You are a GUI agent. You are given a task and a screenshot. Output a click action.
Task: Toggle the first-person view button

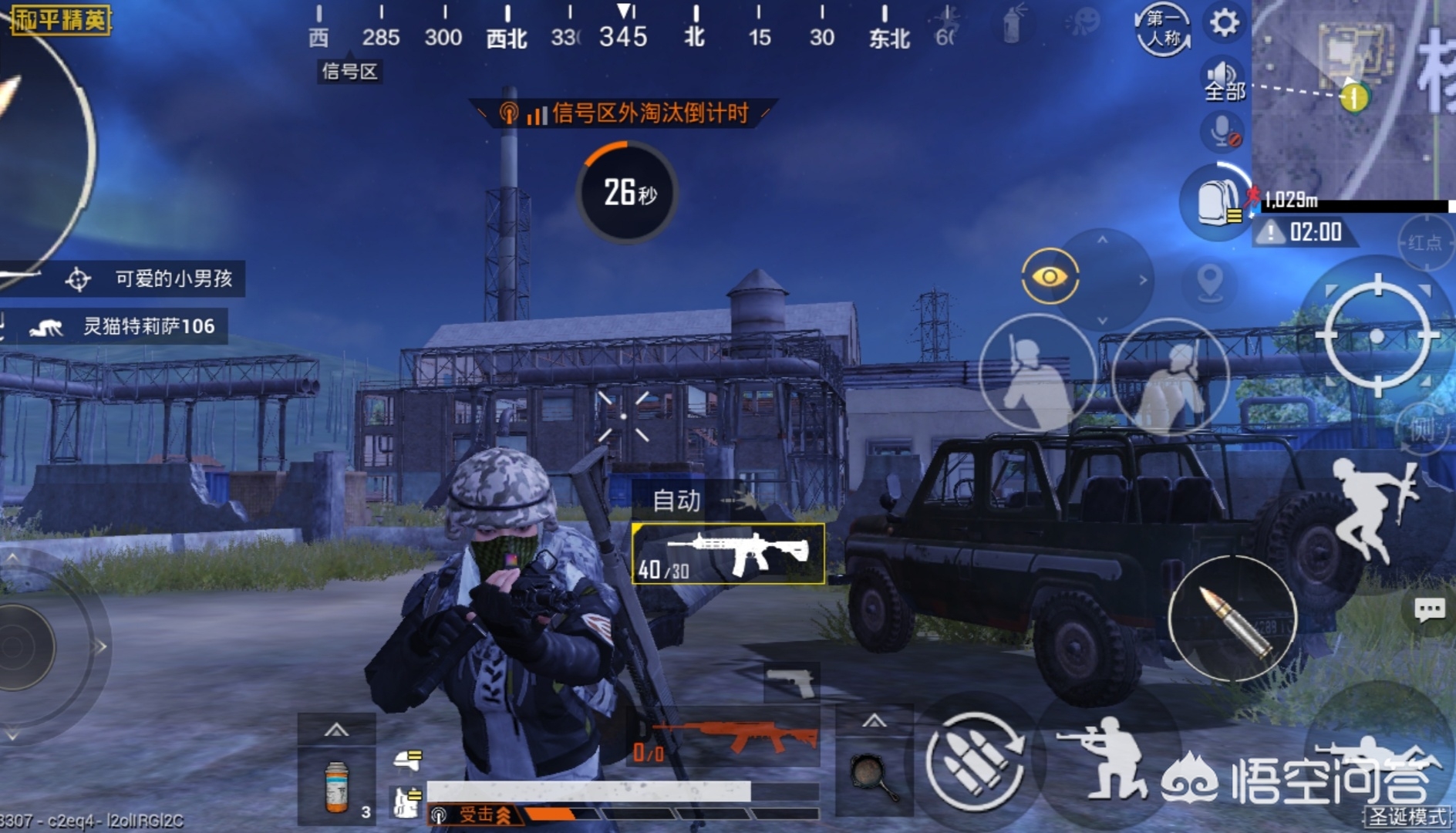click(x=1163, y=29)
